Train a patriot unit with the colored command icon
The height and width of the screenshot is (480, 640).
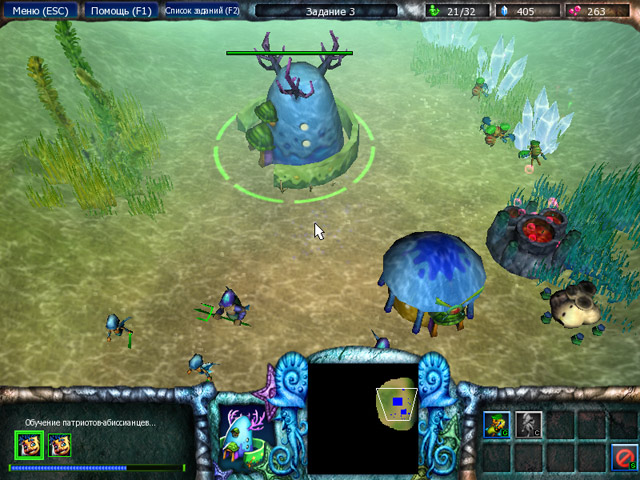tap(497, 424)
